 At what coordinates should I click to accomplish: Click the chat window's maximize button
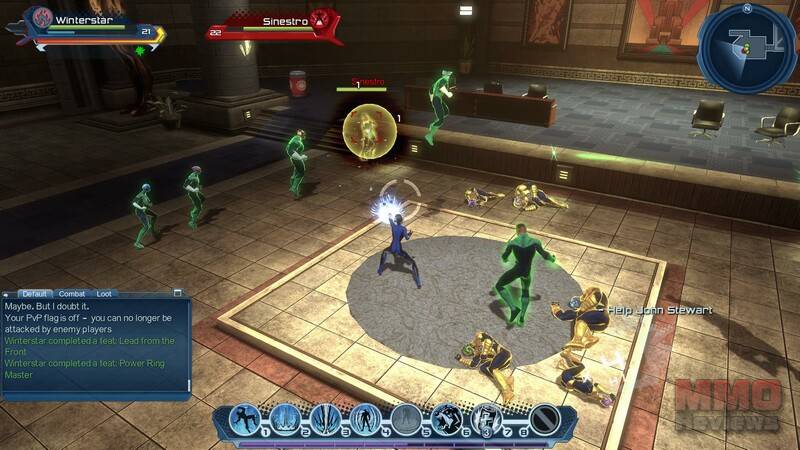[x=178, y=293]
